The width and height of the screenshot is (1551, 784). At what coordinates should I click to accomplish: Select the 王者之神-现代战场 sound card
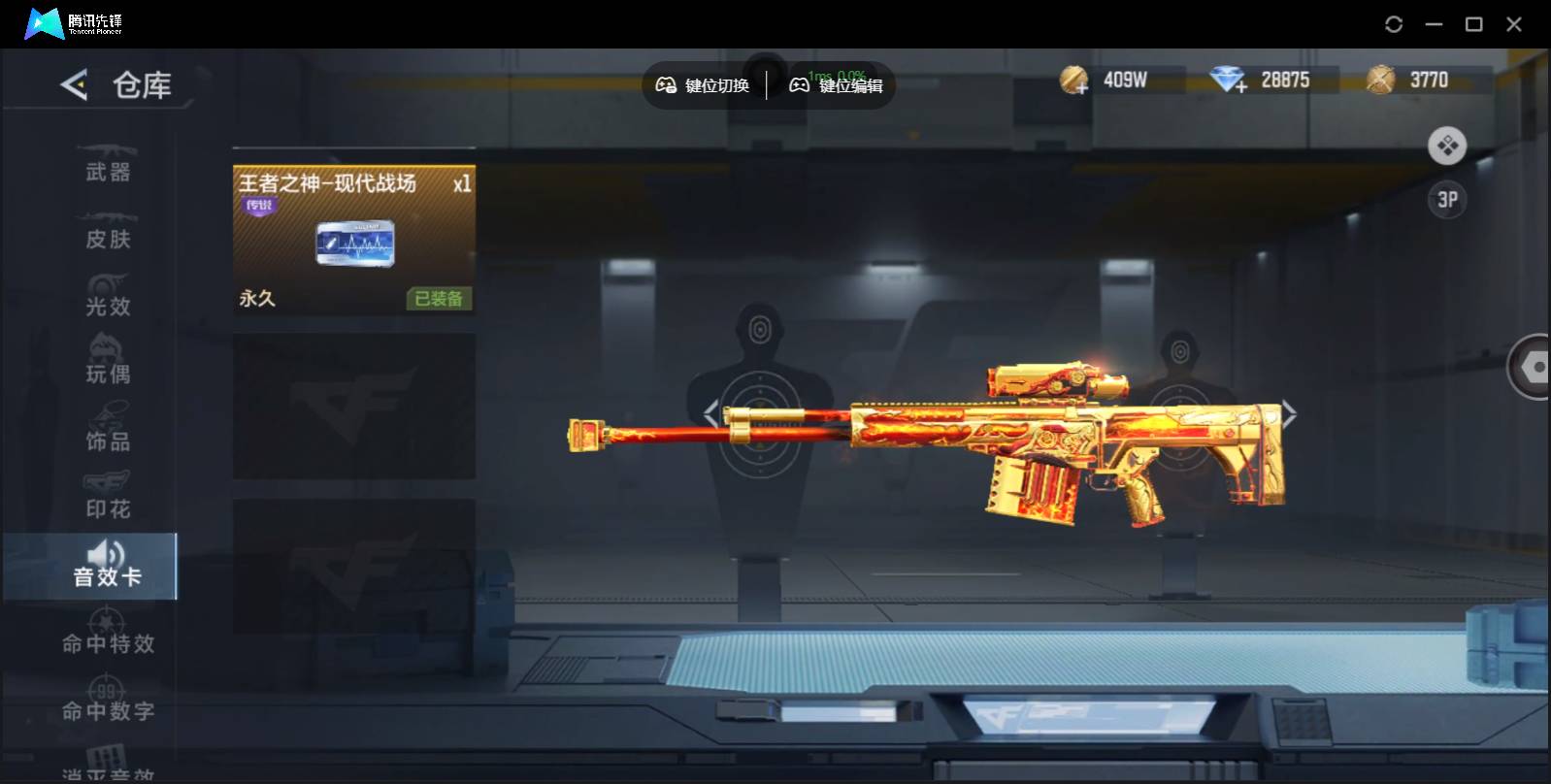(x=353, y=240)
